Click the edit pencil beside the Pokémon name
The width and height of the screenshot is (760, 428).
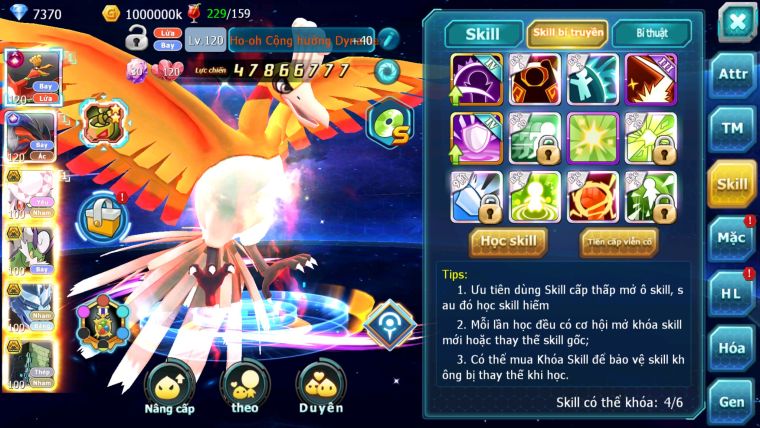point(388,39)
